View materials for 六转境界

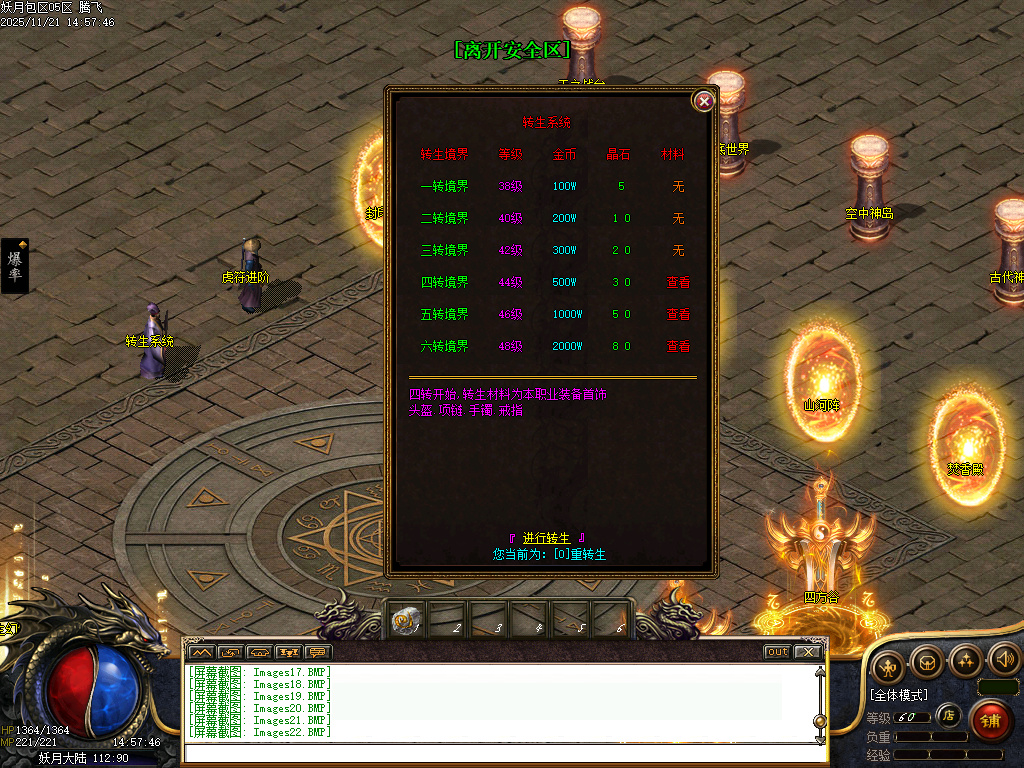pos(678,346)
